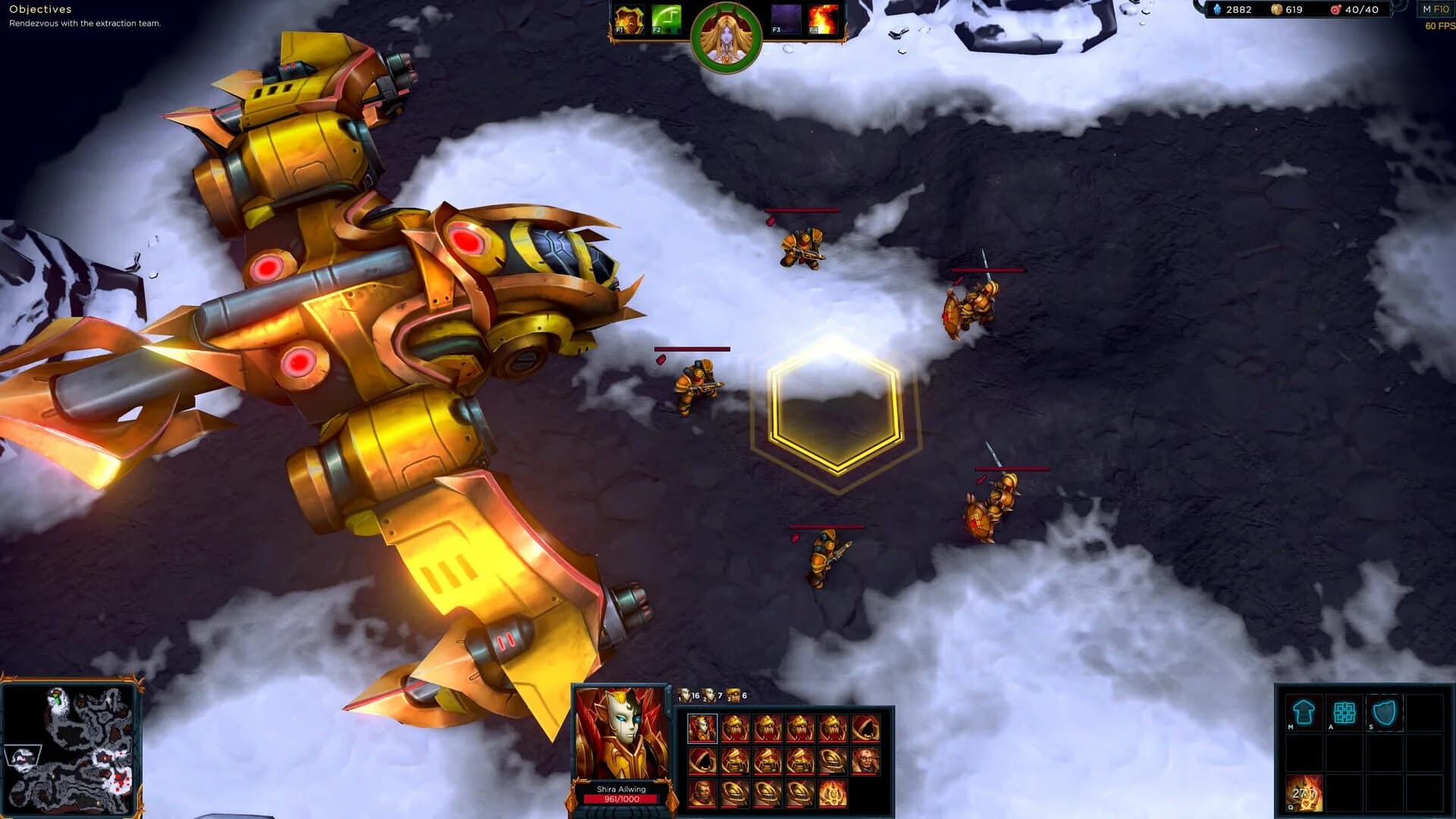Switch to unit subgroup 3 tab
The image size is (1456, 819).
733,695
